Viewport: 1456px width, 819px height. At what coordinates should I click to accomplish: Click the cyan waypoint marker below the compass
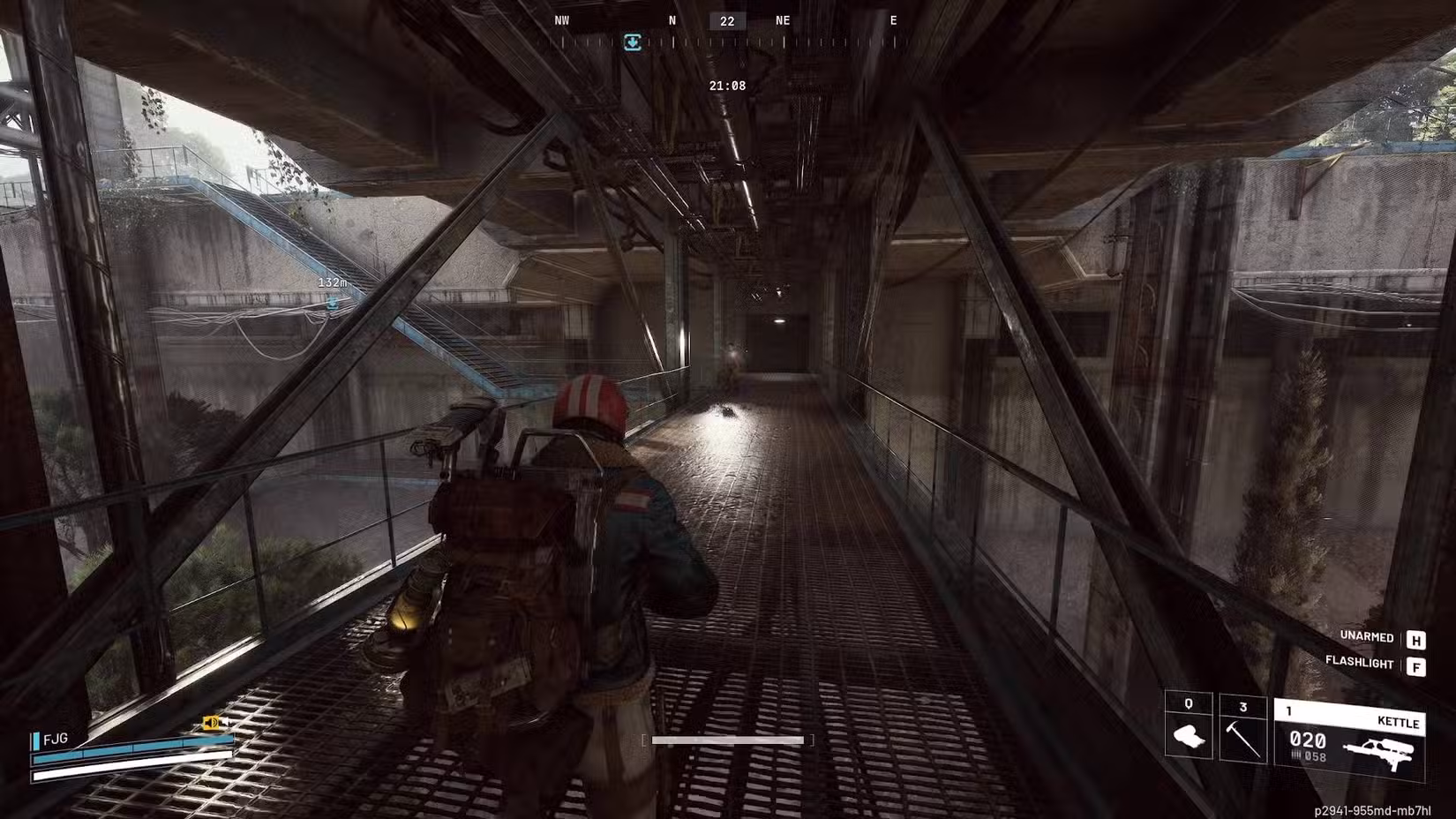point(633,41)
